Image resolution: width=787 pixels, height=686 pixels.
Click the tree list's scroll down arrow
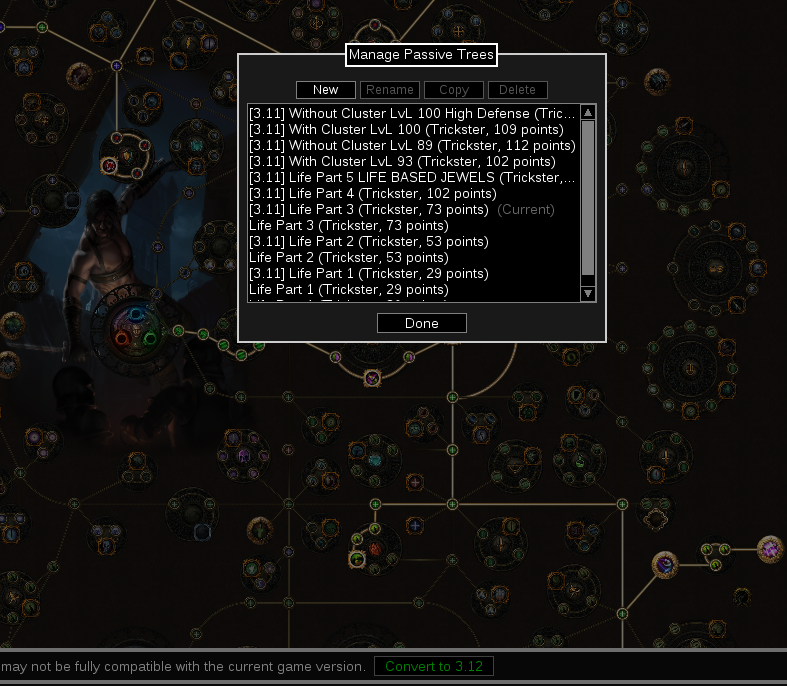coord(588,293)
